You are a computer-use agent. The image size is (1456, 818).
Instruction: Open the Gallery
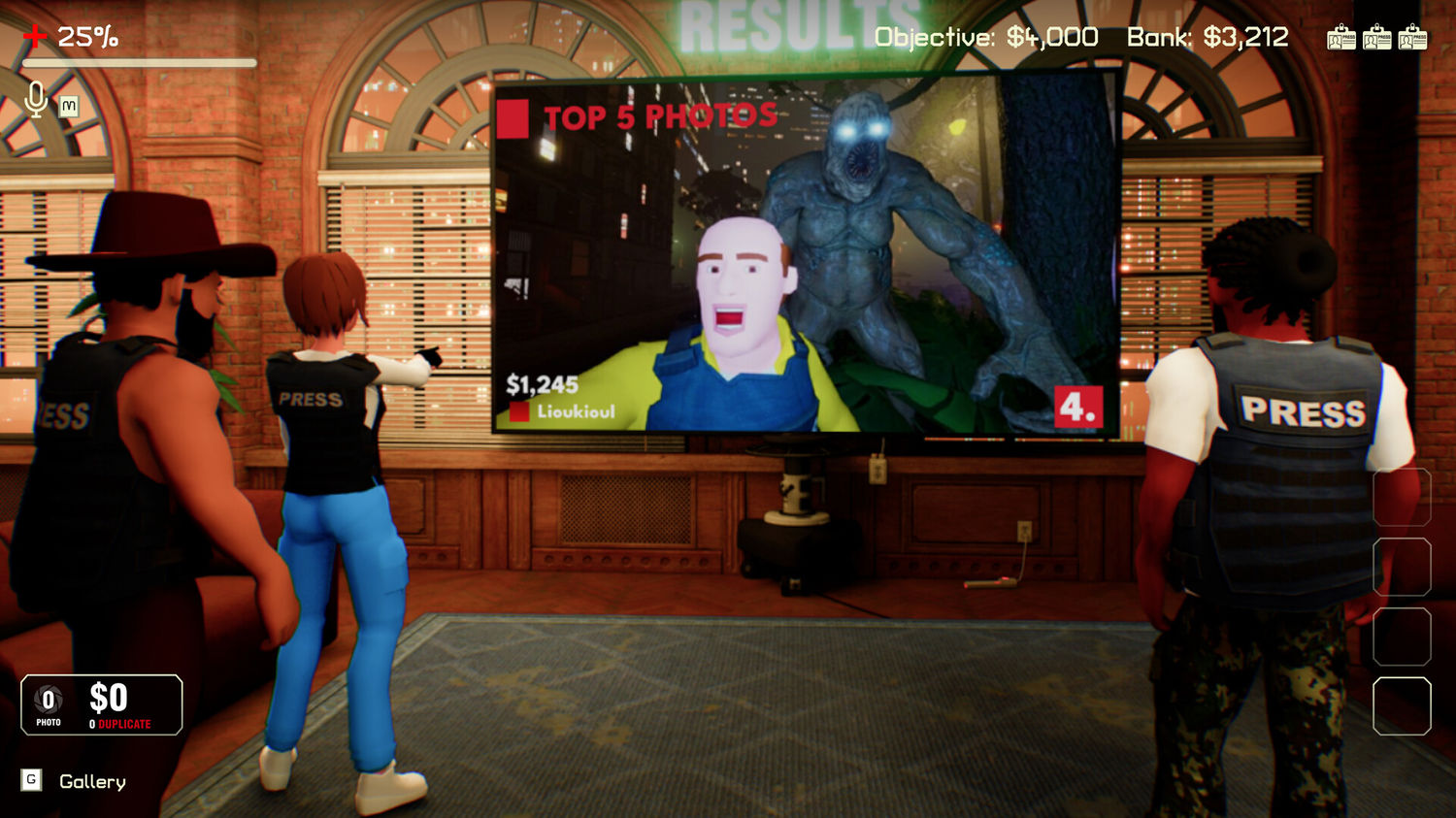[91, 781]
